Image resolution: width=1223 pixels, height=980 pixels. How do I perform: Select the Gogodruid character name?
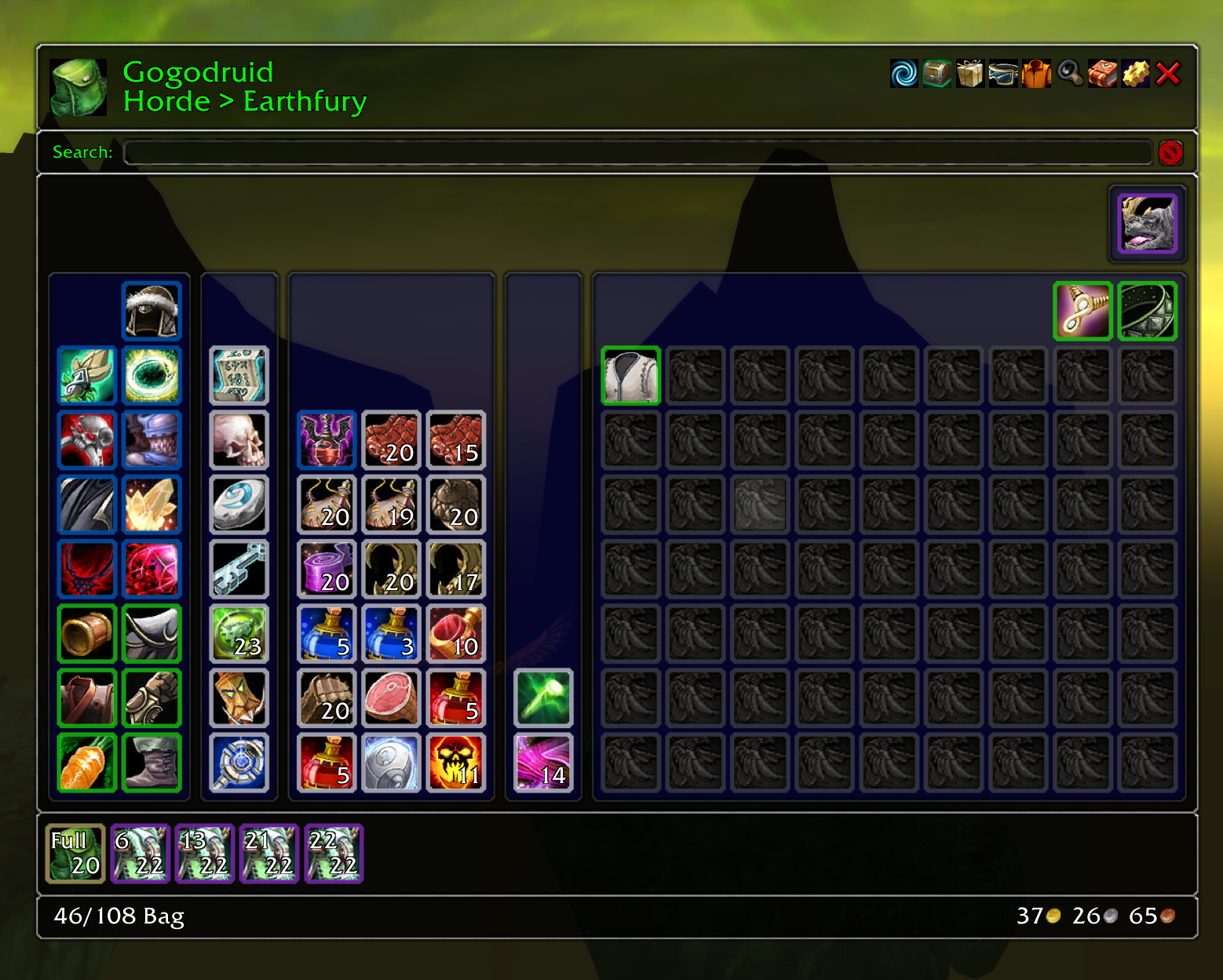pyautogui.click(x=198, y=72)
